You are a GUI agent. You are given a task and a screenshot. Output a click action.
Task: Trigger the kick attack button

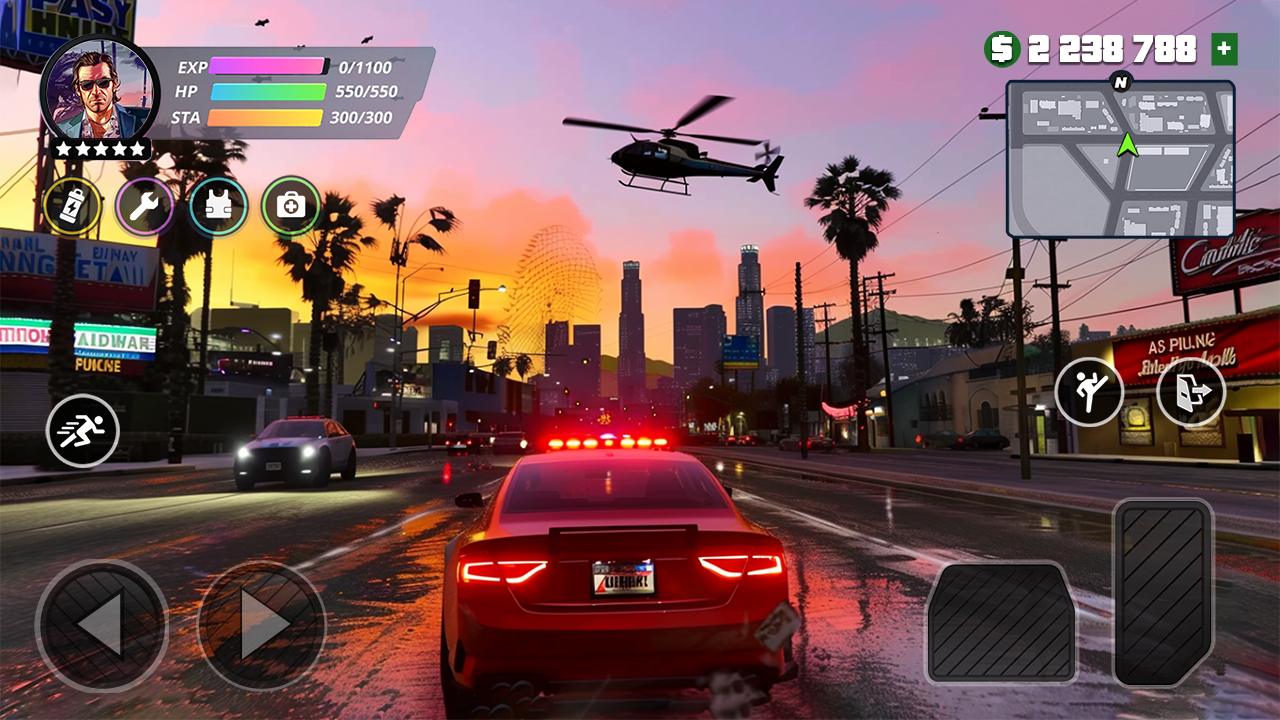pos(1089,391)
